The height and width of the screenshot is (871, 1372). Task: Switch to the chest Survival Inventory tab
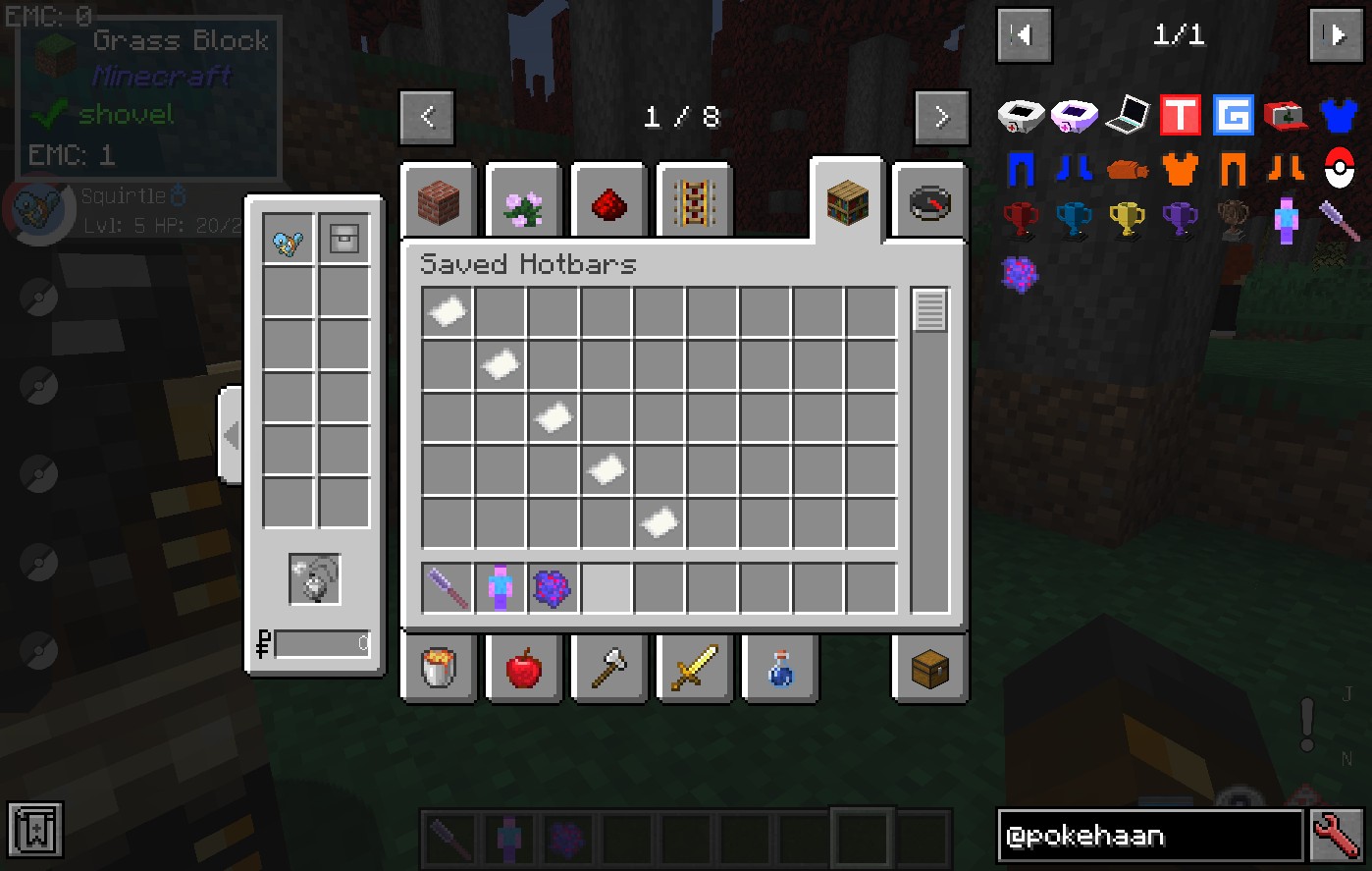929,669
